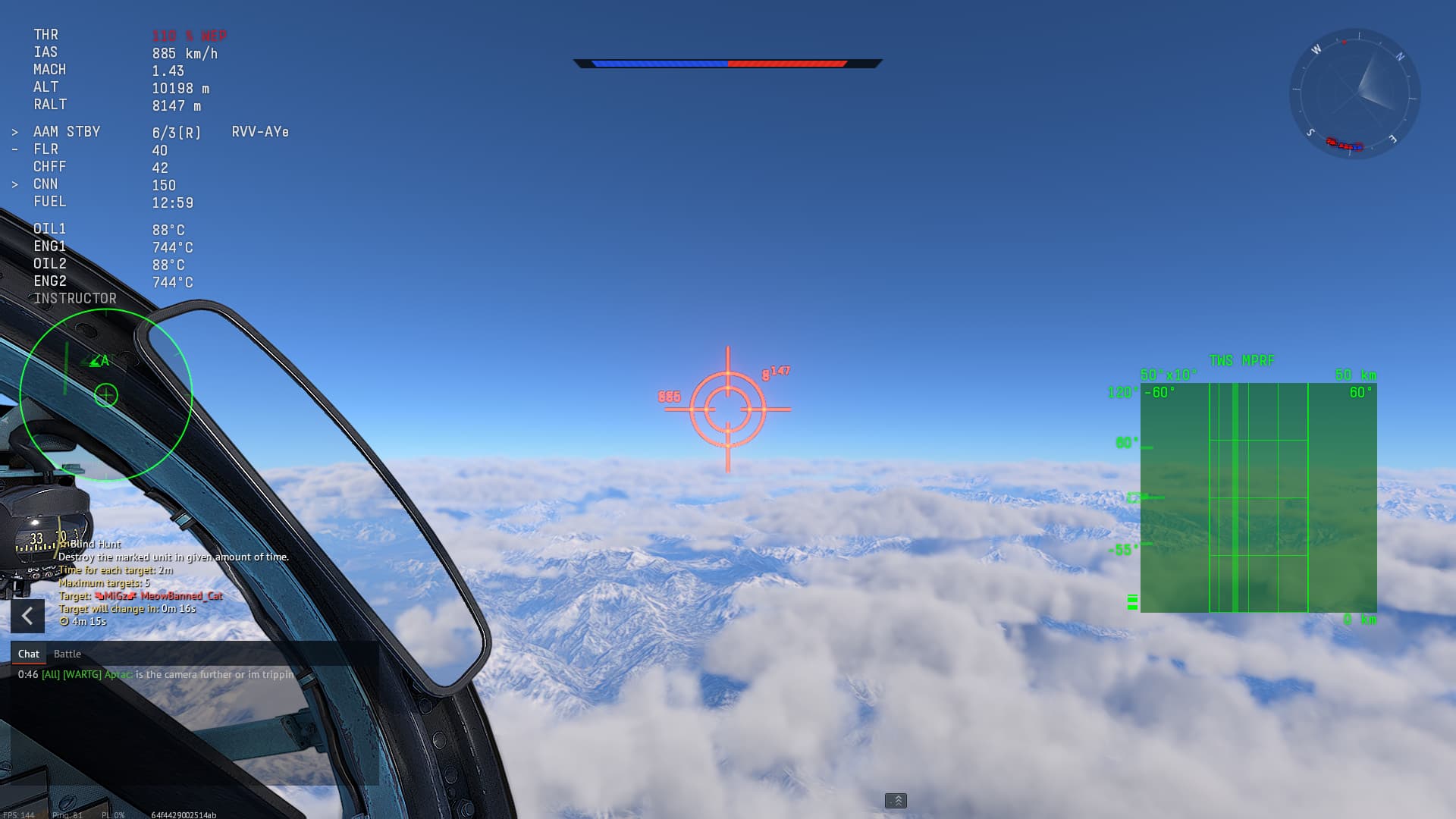
Task: Click the blue-red team score bar at top
Action: click(x=726, y=64)
